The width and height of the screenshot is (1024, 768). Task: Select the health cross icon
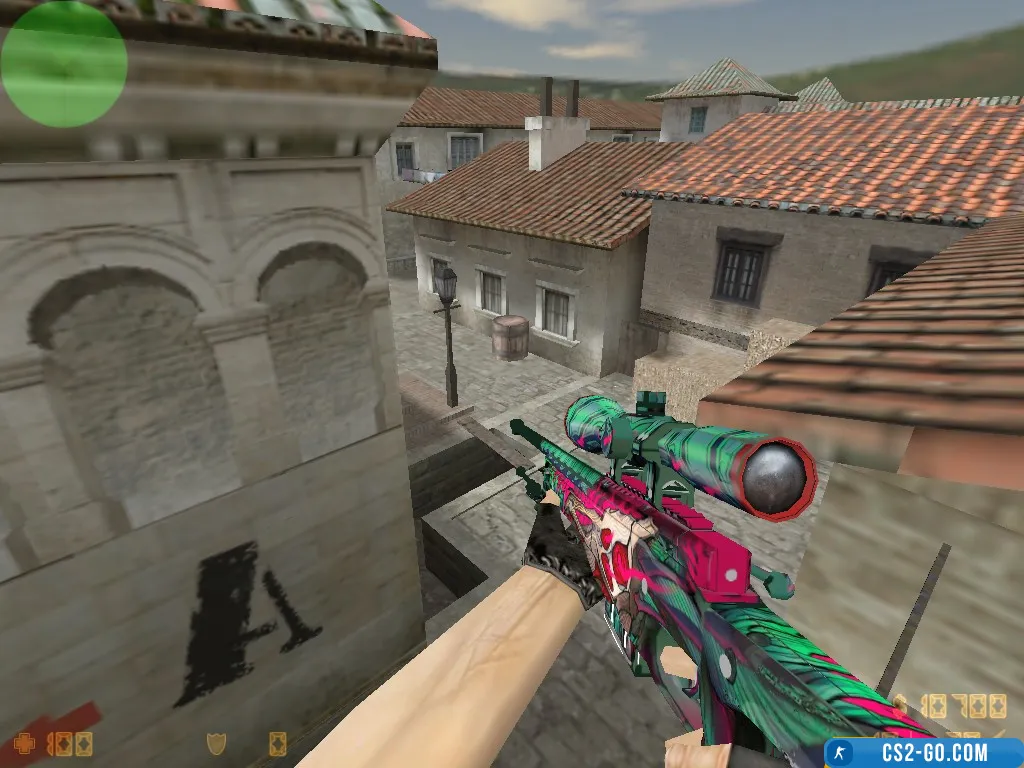(24, 744)
